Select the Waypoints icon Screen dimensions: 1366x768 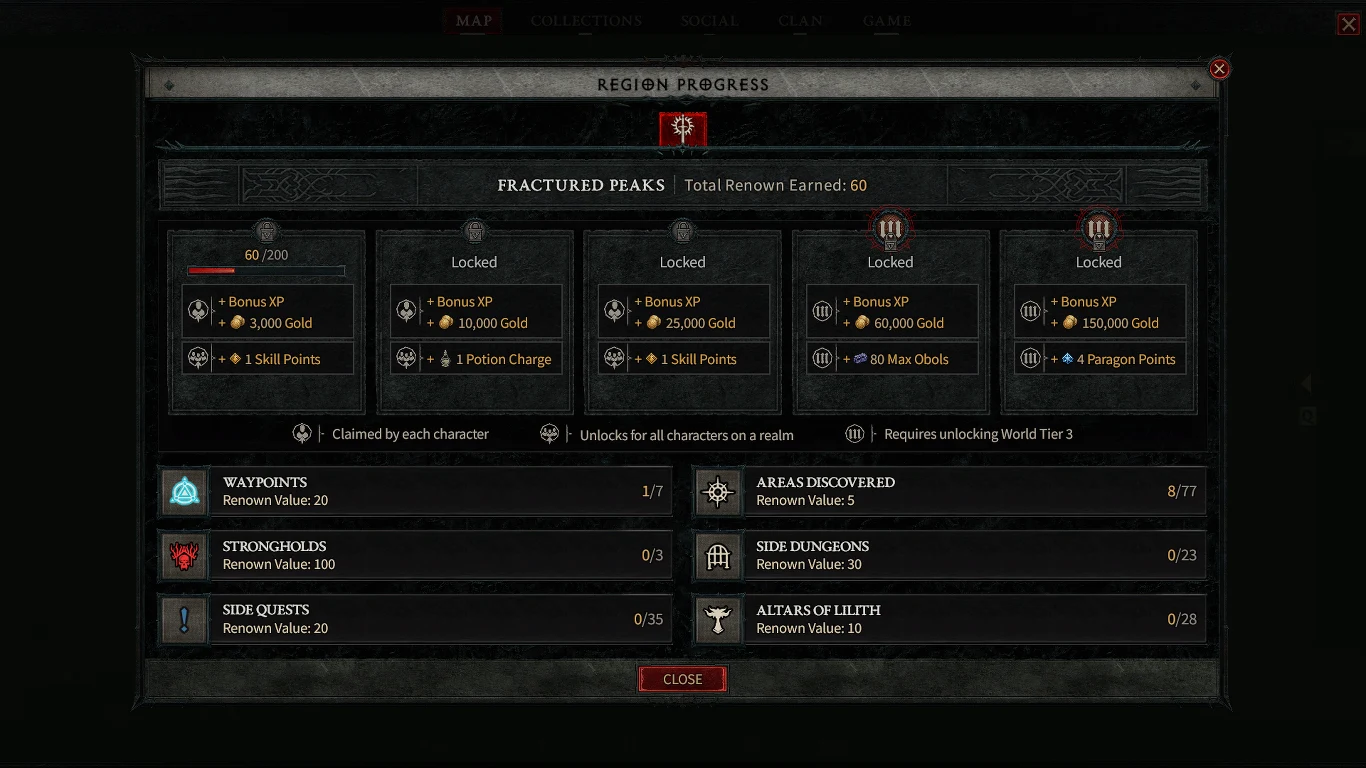click(184, 491)
